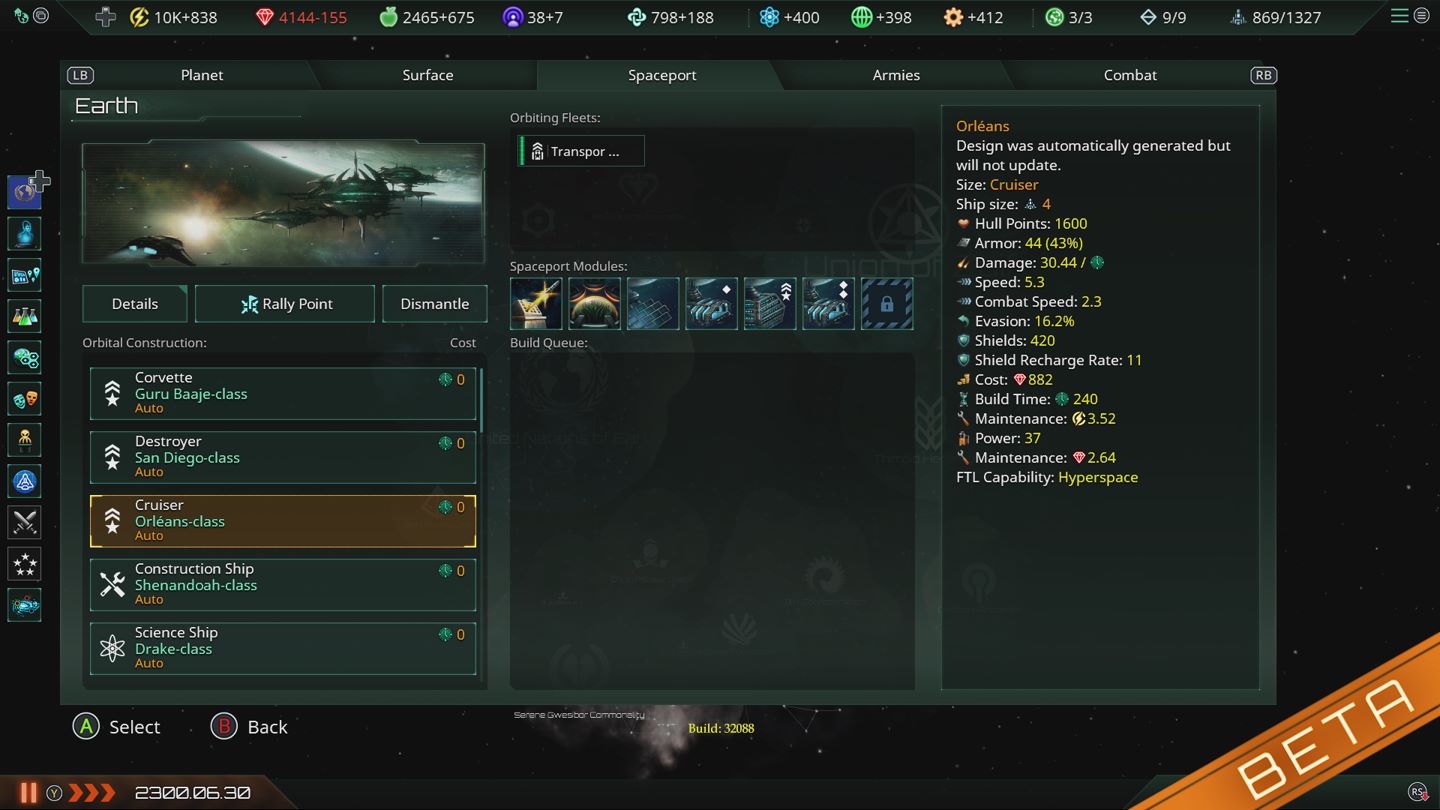Switch to the Armies tab
The width and height of the screenshot is (1440, 810).
coord(895,74)
